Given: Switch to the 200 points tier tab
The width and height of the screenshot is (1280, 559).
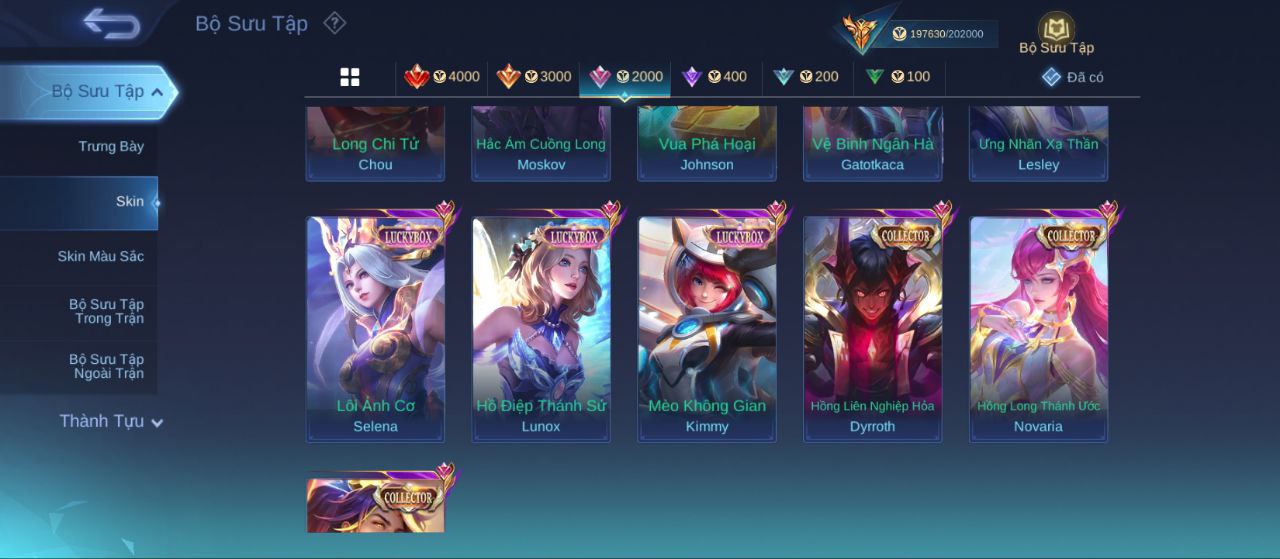Looking at the screenshot, I should point(806,77).
